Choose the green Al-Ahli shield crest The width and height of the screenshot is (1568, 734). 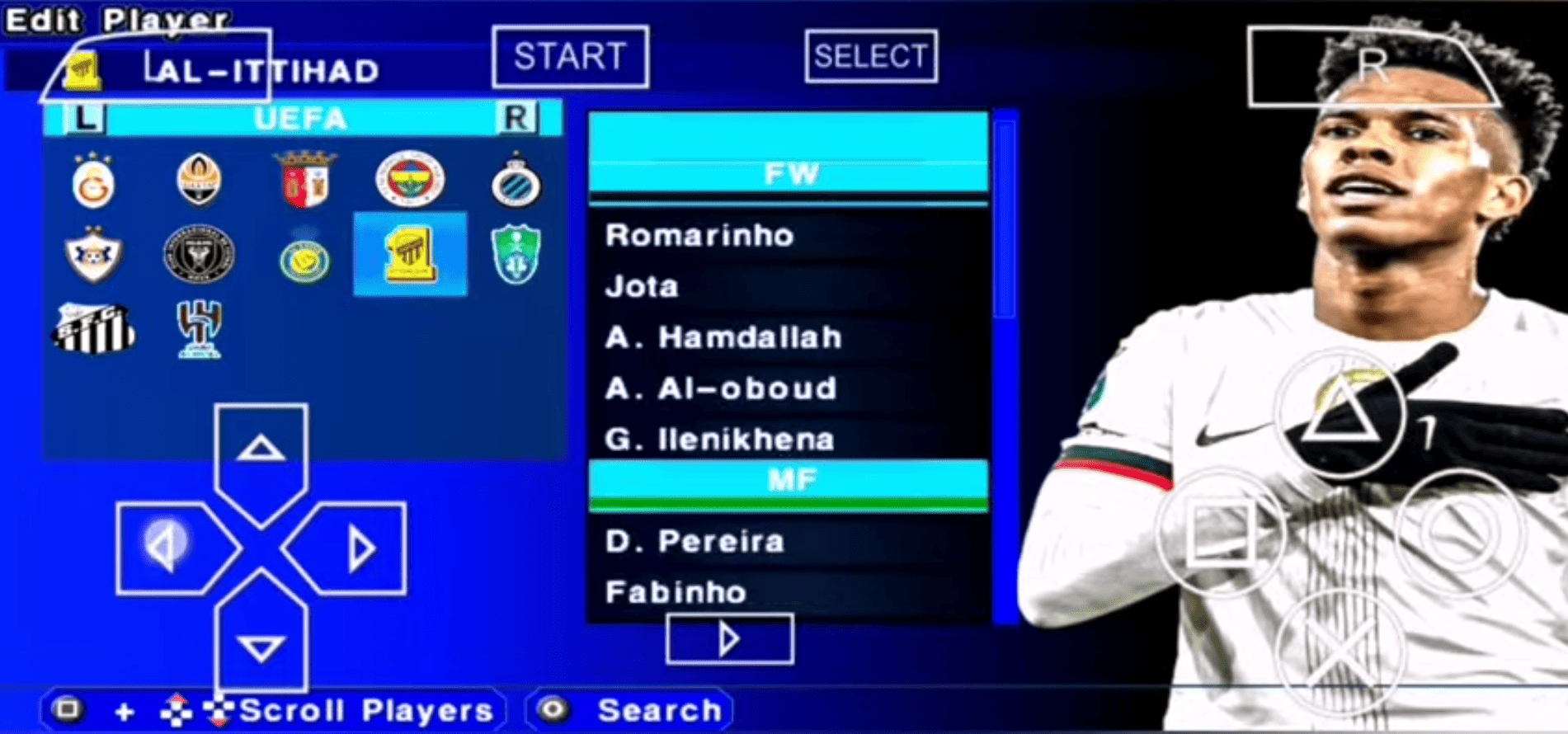(516, 255)
